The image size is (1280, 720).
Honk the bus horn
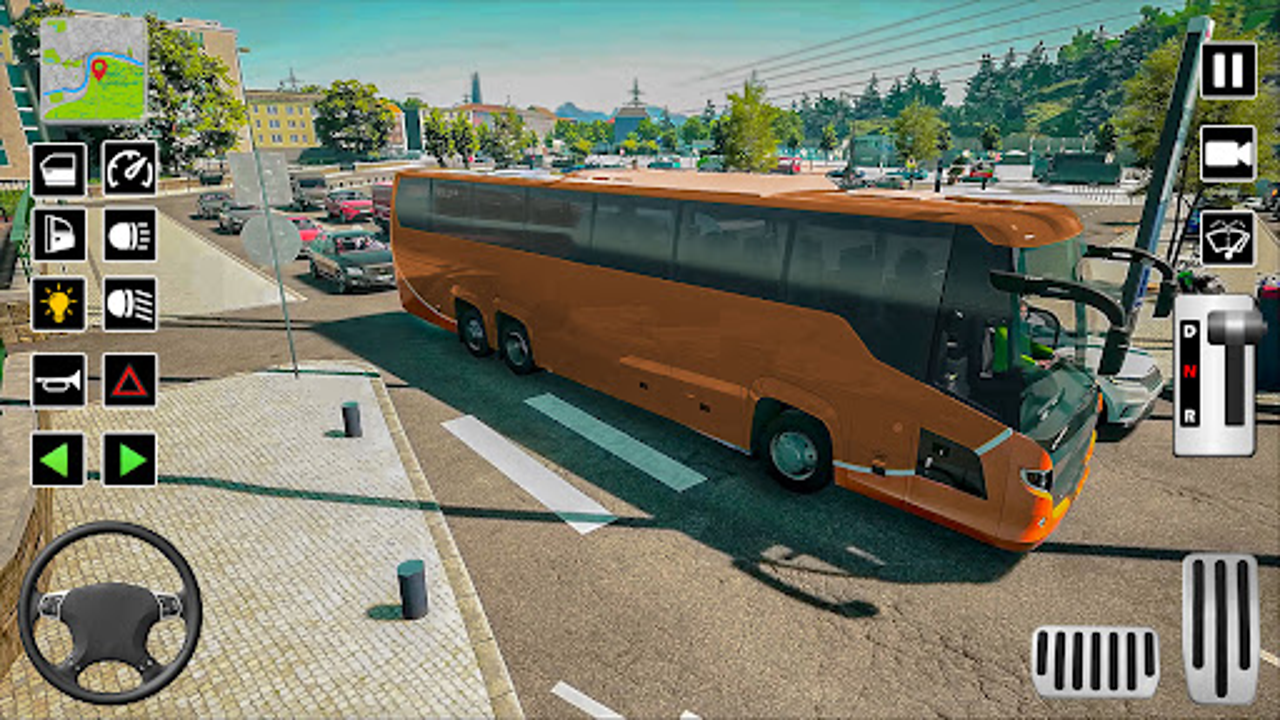60,380
